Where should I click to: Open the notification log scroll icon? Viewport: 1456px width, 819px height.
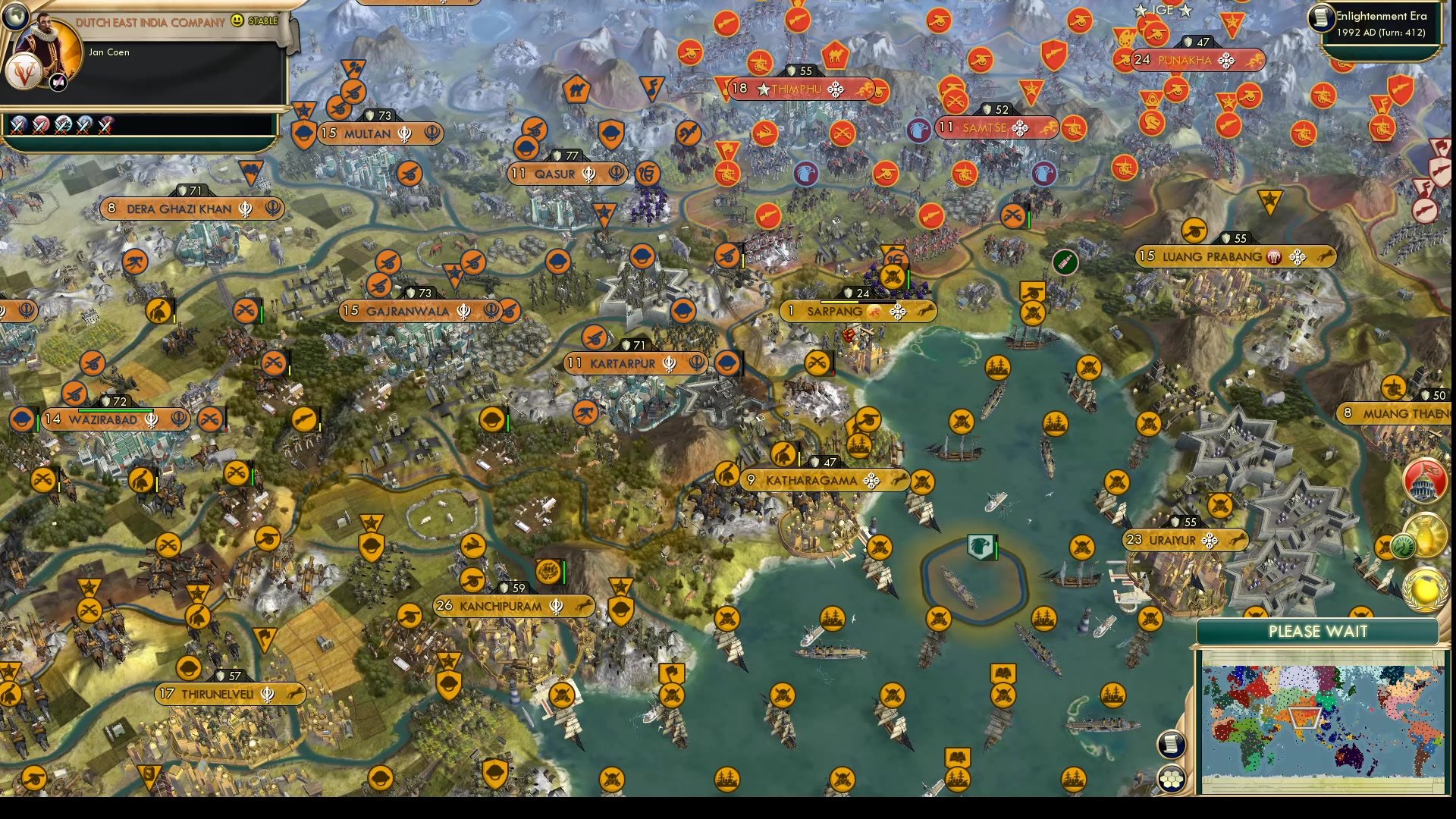1171,745
